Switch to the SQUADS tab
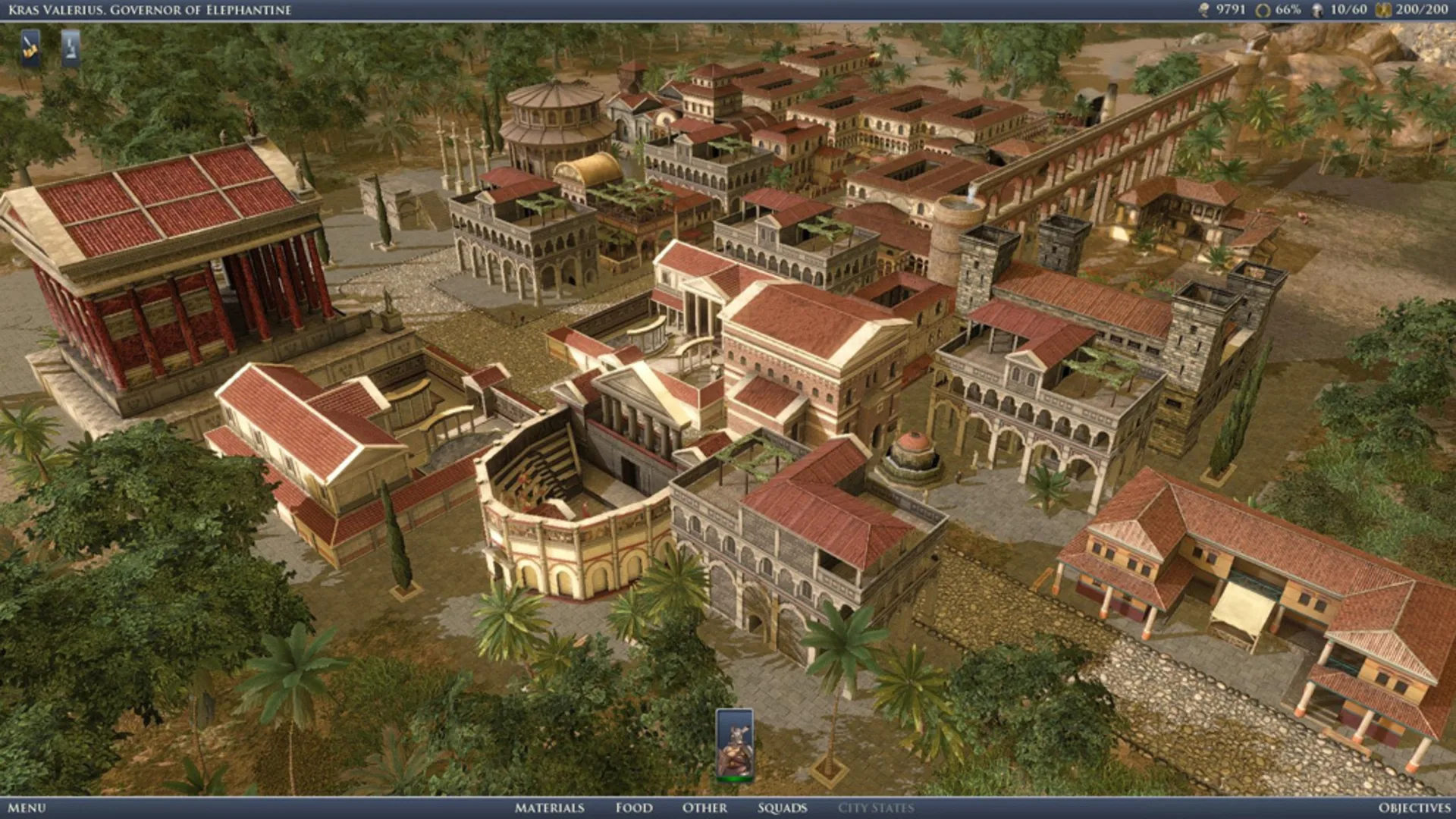The width and height of the screenshot is (1456, 819). pos(782,808)
